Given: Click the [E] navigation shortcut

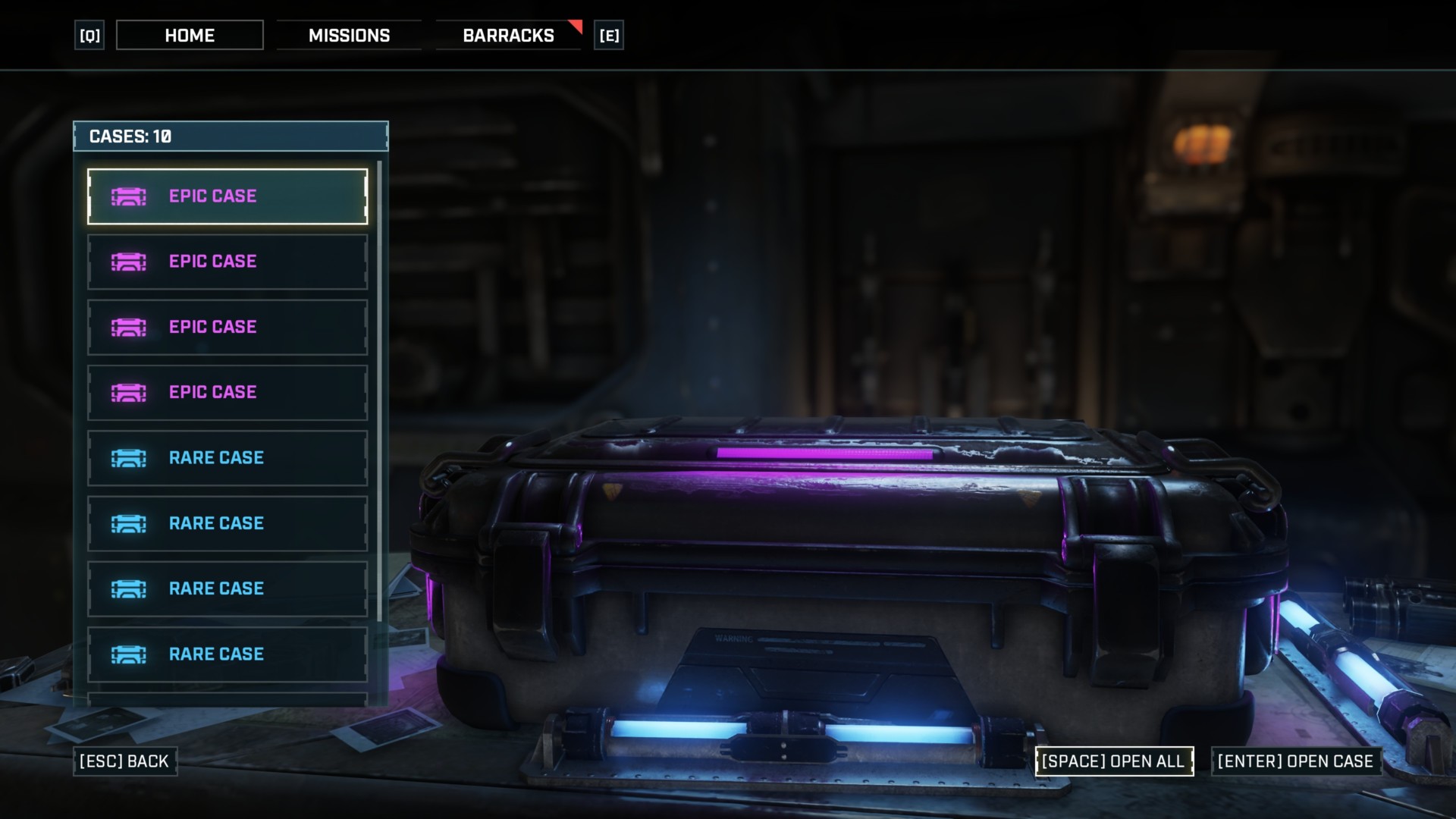Looking at the screenshot, I should [610, 35].
